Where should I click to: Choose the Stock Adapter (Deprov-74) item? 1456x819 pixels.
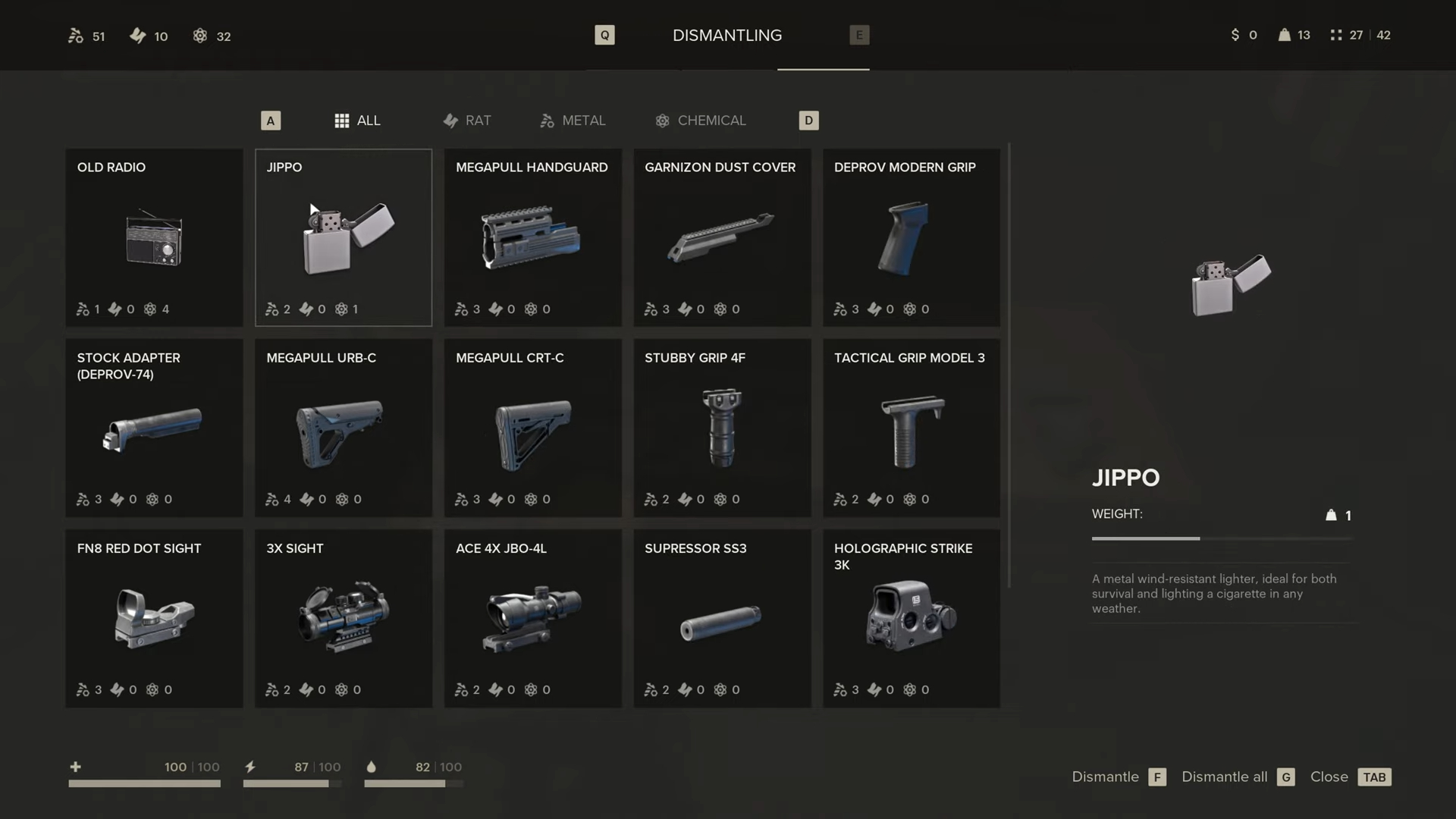pyautogui.click(x=154, y=428)
